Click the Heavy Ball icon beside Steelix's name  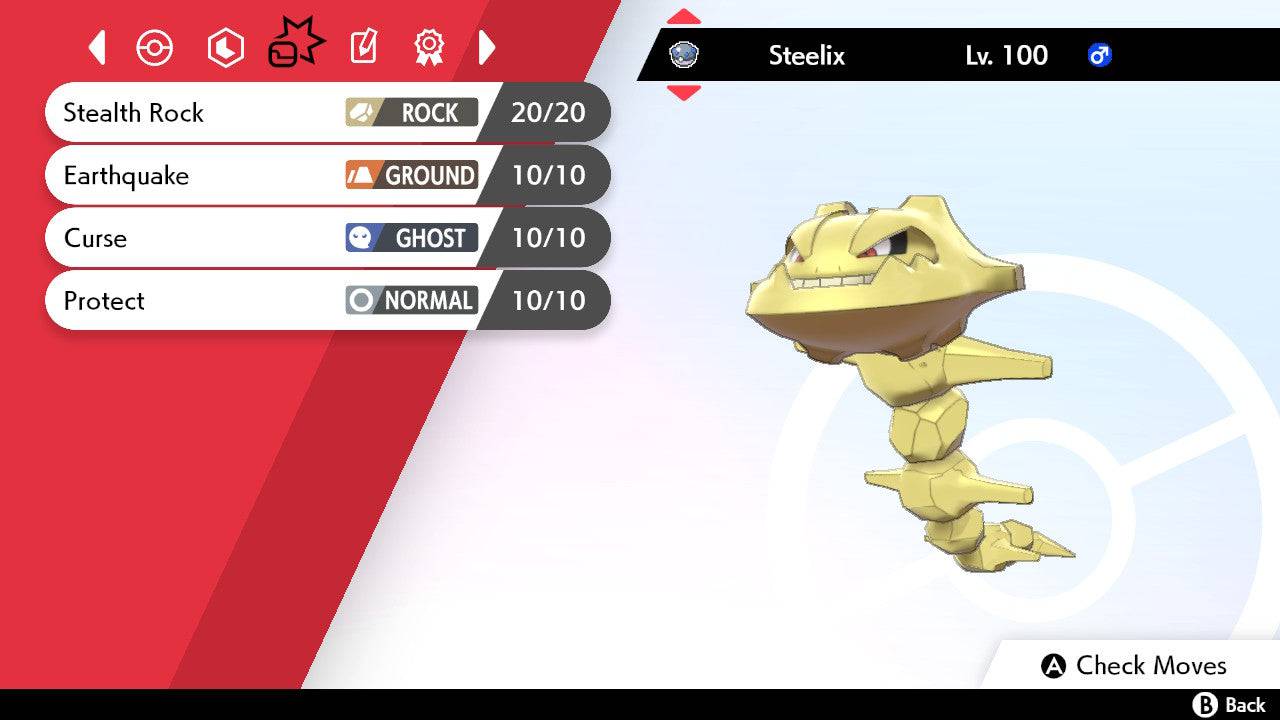(685, 55)
